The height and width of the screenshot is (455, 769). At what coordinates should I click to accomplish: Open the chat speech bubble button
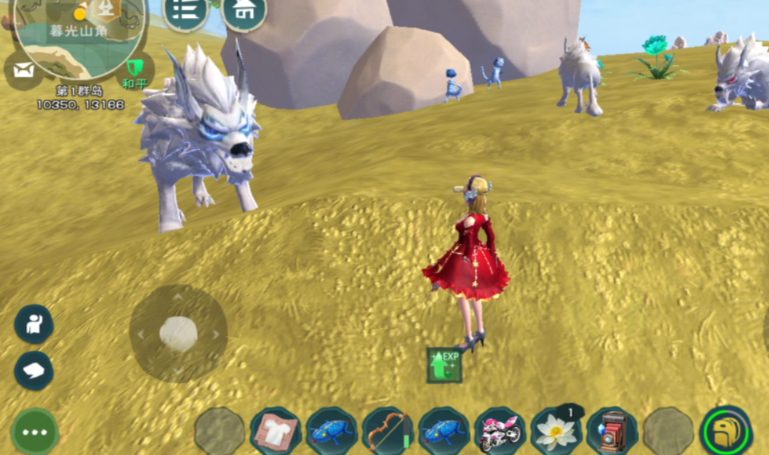pos(33,371)
